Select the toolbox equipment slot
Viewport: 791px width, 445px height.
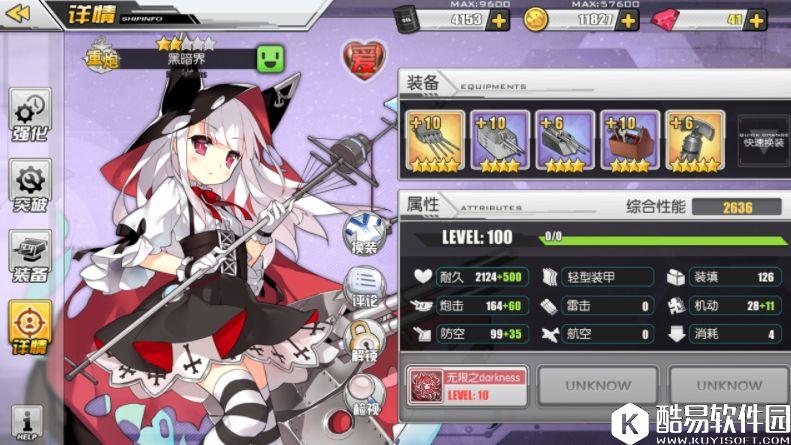pyautogui.click(x=628, y=142)
